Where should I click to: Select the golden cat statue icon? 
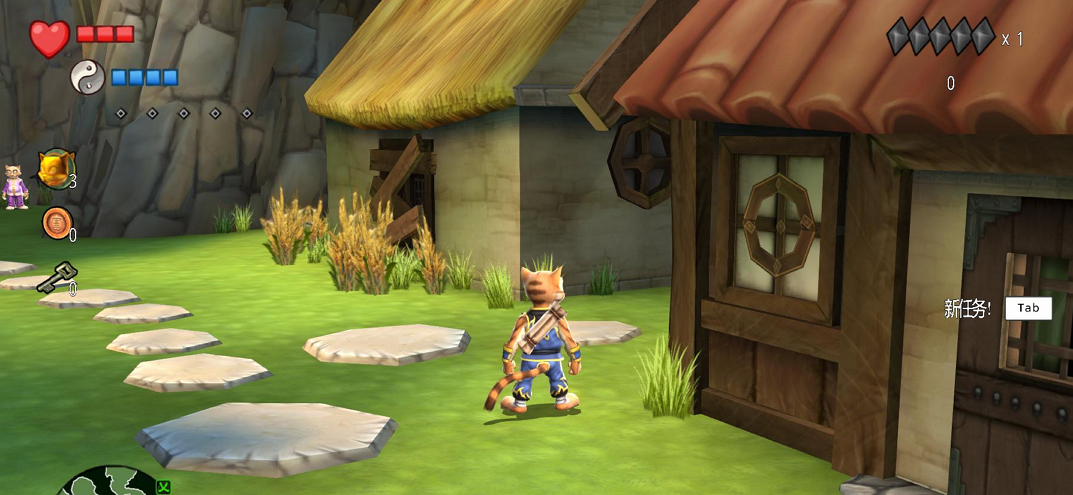point(57,168)
